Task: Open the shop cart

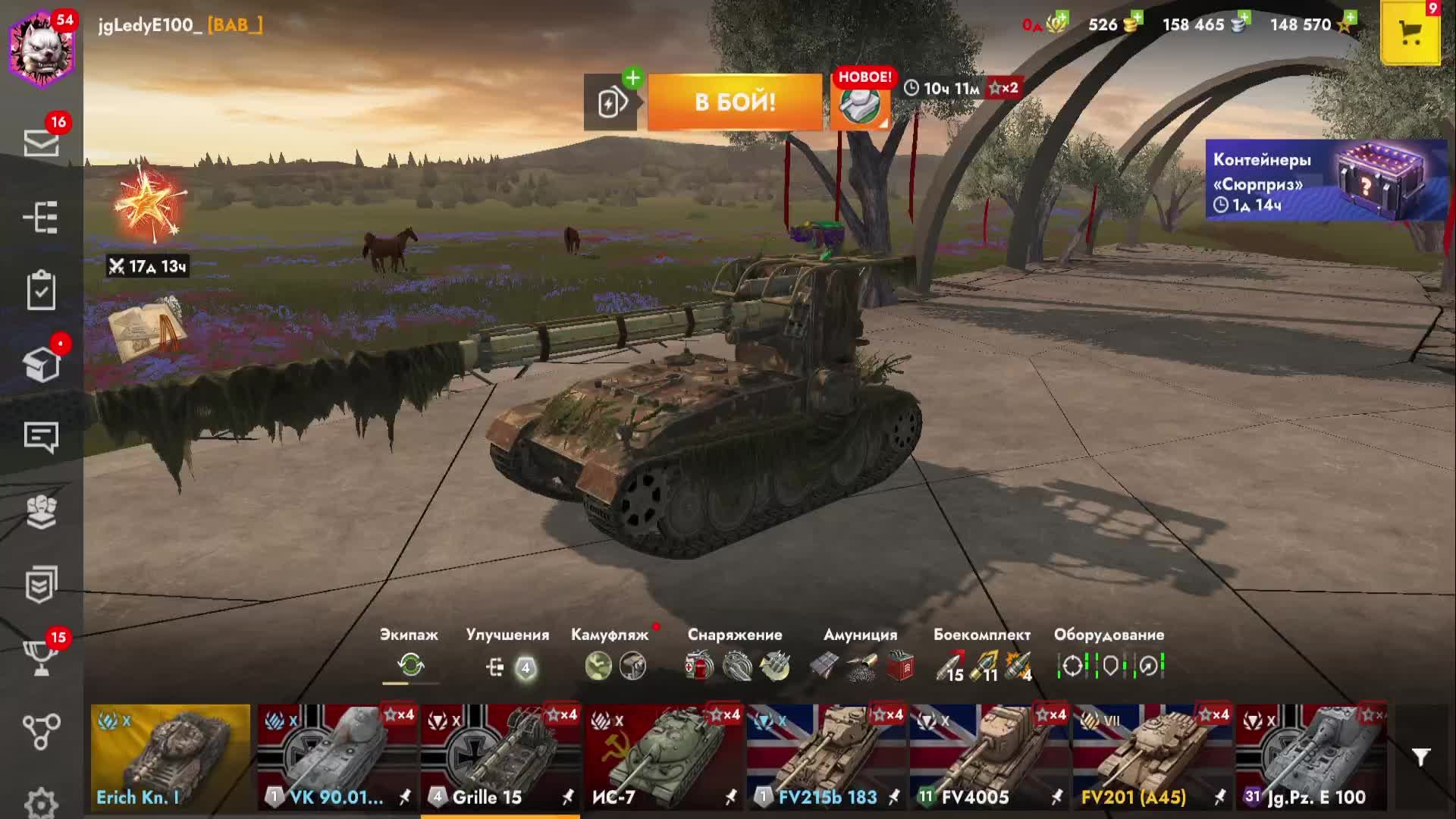Action: 1410,33
